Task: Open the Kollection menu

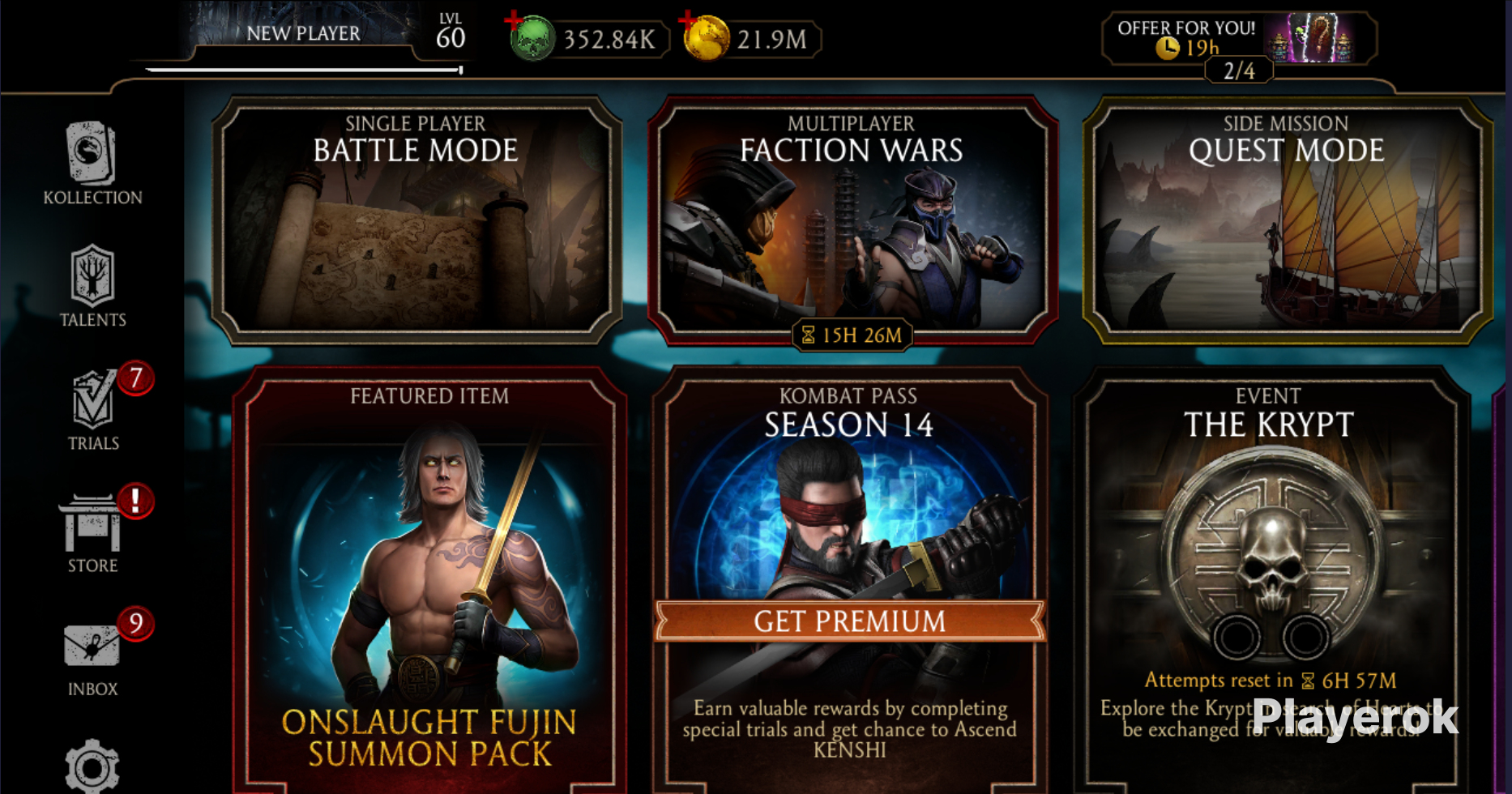Action: 92,163
